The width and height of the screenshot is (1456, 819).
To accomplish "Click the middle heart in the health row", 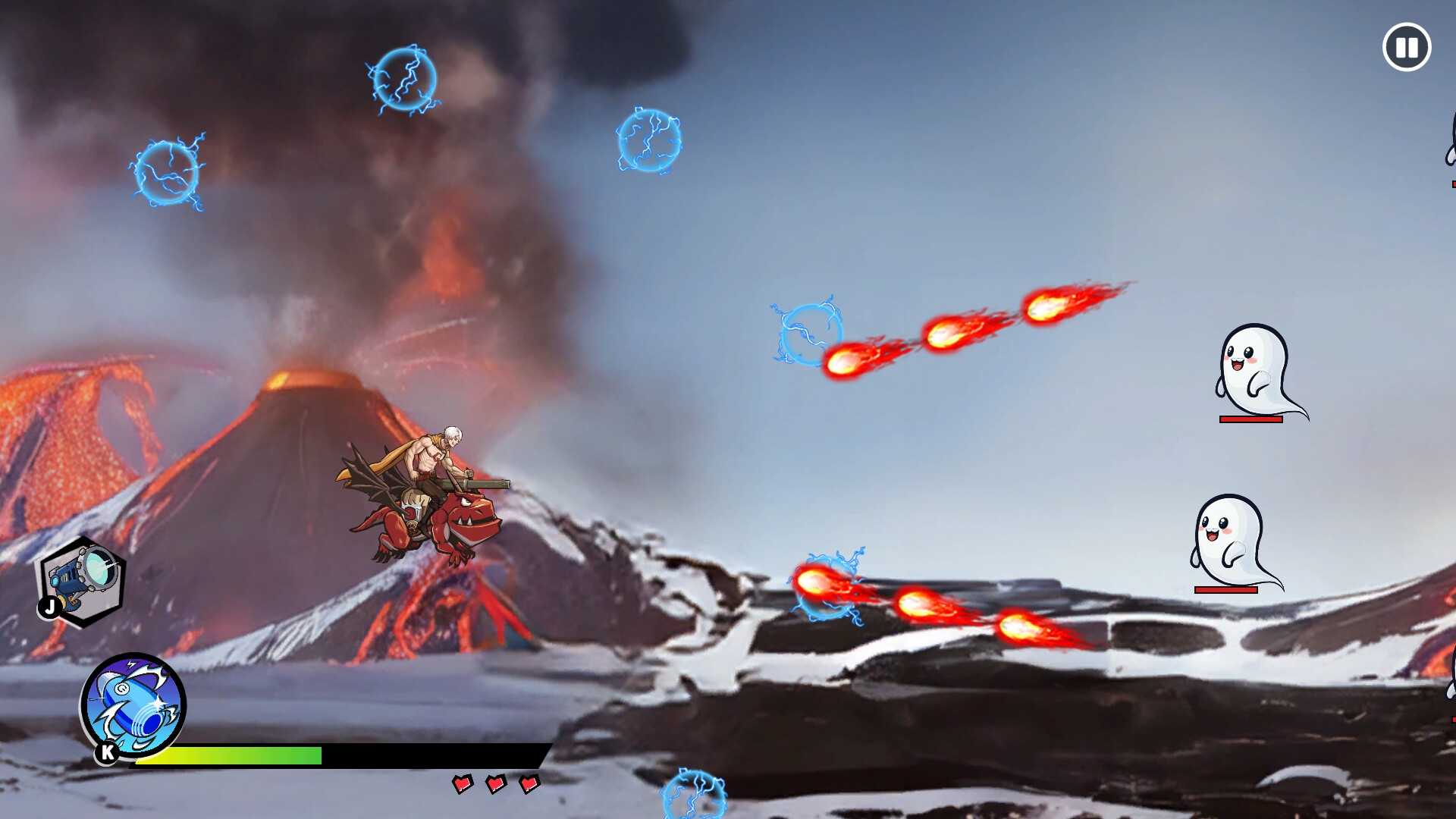I will coord(497,783).
